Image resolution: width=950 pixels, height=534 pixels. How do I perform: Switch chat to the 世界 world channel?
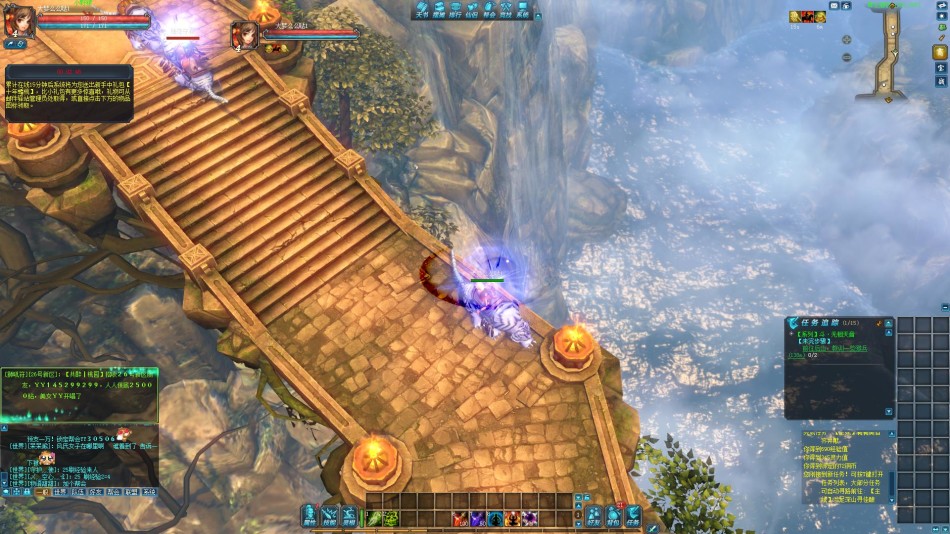pos(60,492)
